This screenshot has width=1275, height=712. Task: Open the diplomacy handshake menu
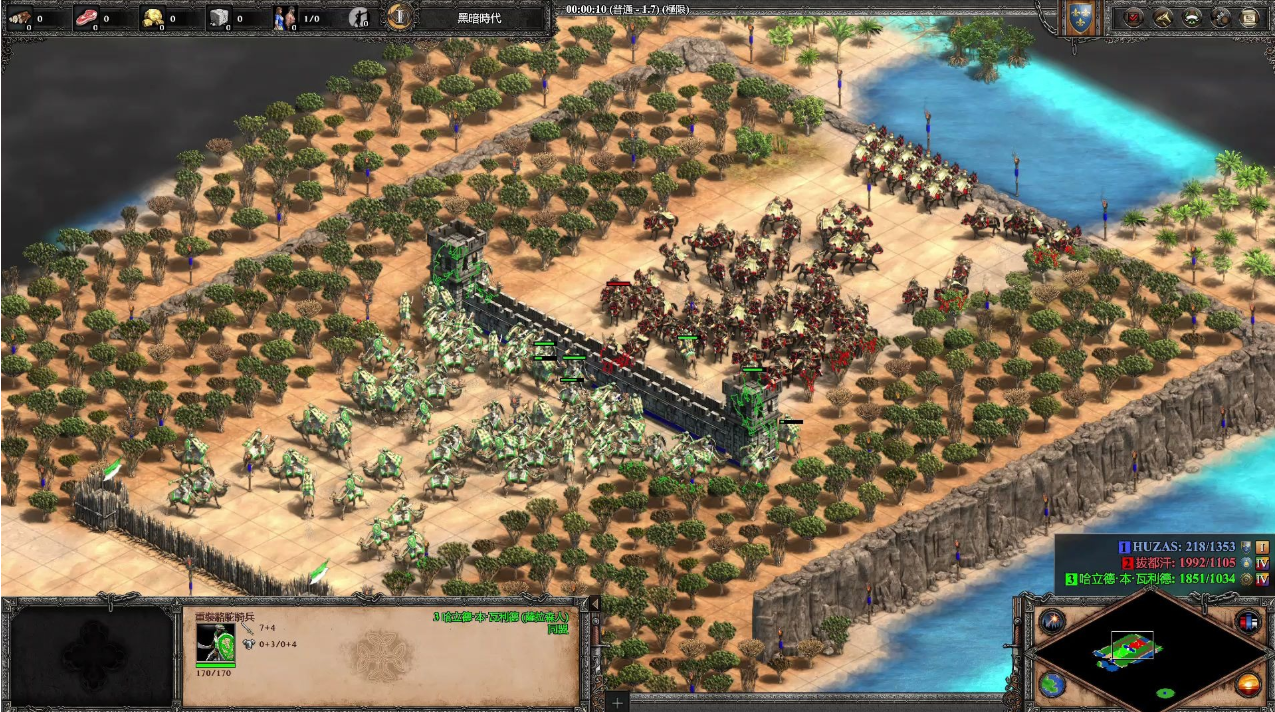pyautogui.click(x=1192, y=17)
